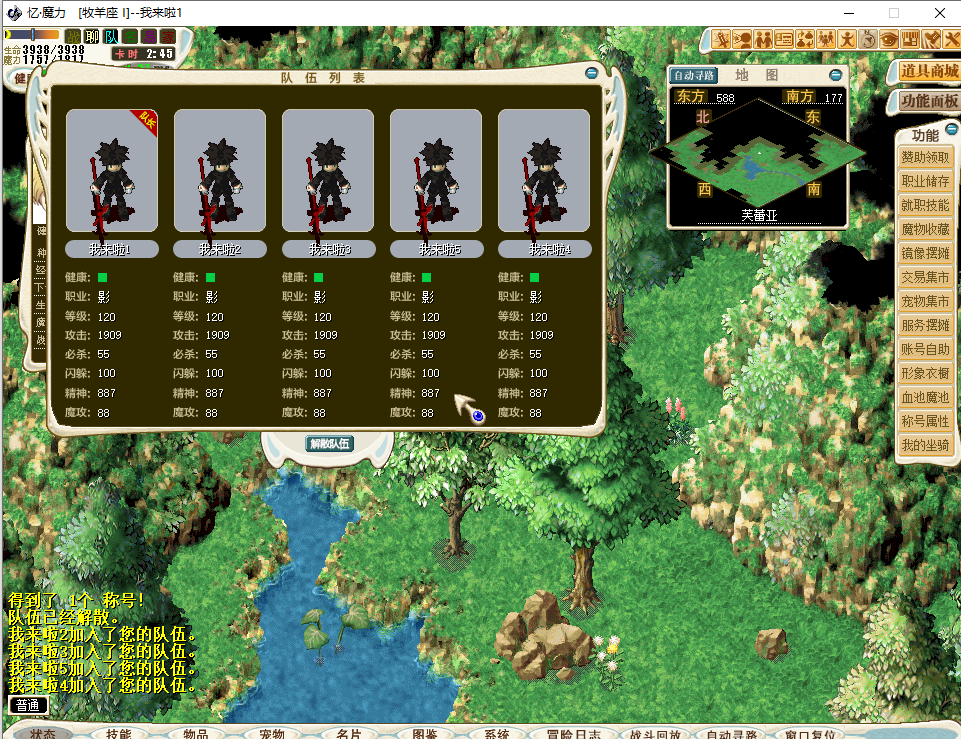Open 职业储存 function entry
The height and width of the screenshot is (739, 961).
pyautogui.click(x=925, y=182)
